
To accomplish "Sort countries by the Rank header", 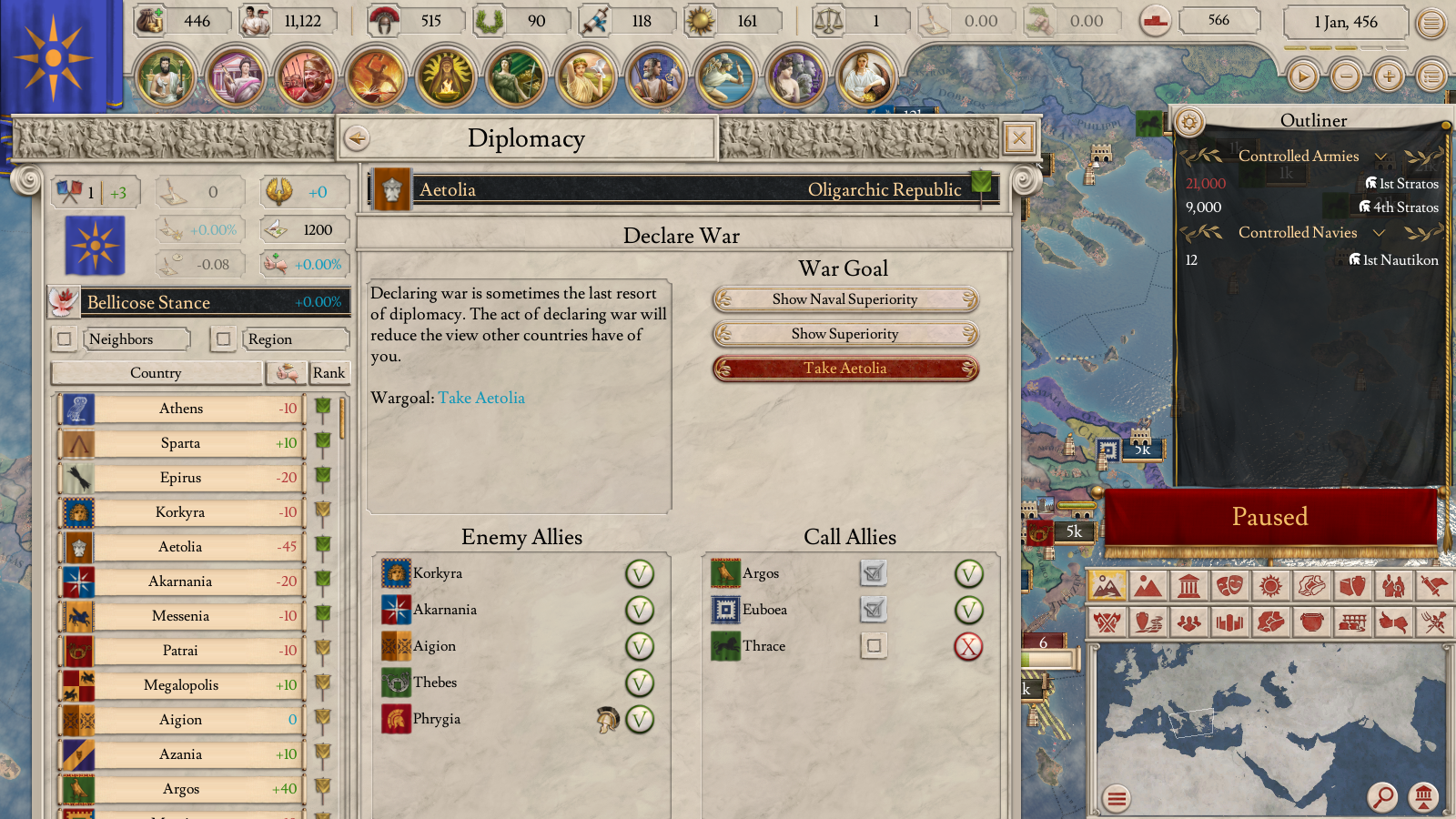I will 329,373.
